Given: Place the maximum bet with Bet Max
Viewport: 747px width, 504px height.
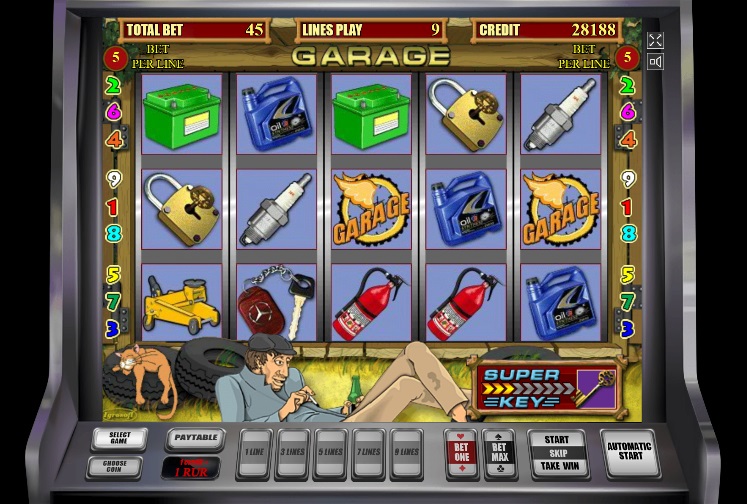Looking at the screenshot, I should tap(499, 453).
